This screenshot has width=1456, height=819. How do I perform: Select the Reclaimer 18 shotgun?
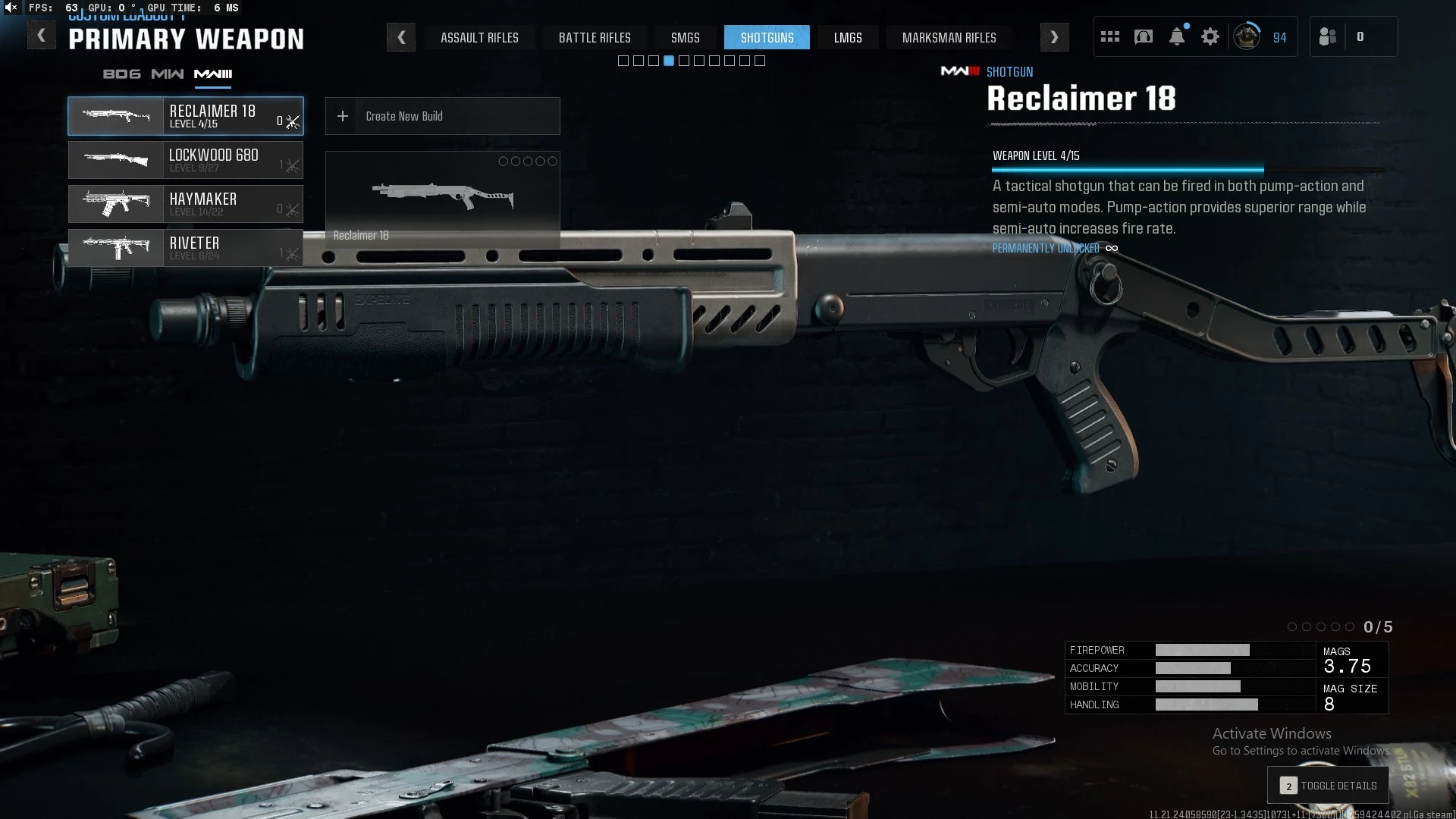click(x=186, y=116)
